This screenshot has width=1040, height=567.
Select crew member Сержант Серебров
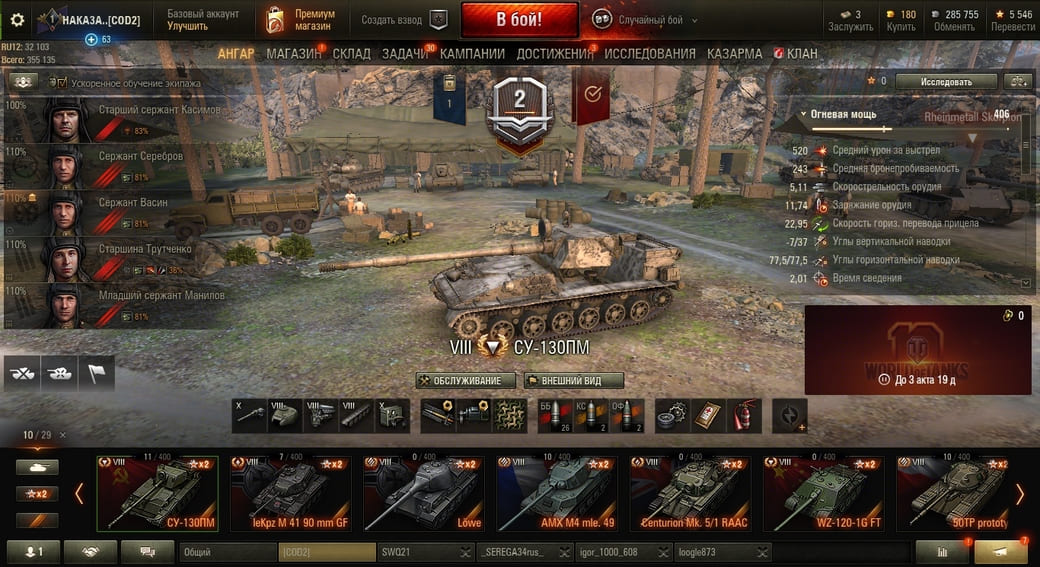click(x=140, y=157)
